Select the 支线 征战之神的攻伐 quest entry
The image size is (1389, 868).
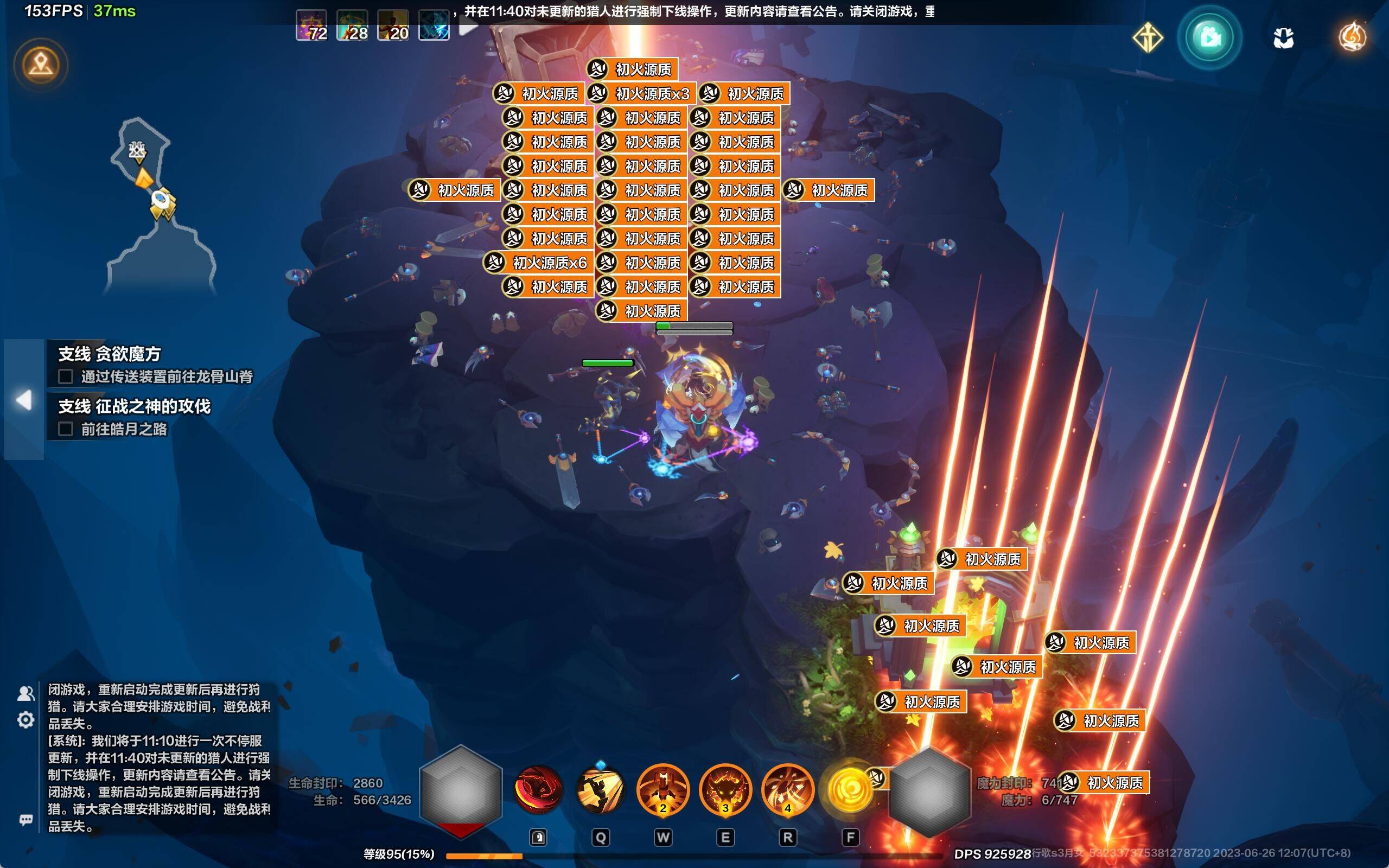point(135,406)
